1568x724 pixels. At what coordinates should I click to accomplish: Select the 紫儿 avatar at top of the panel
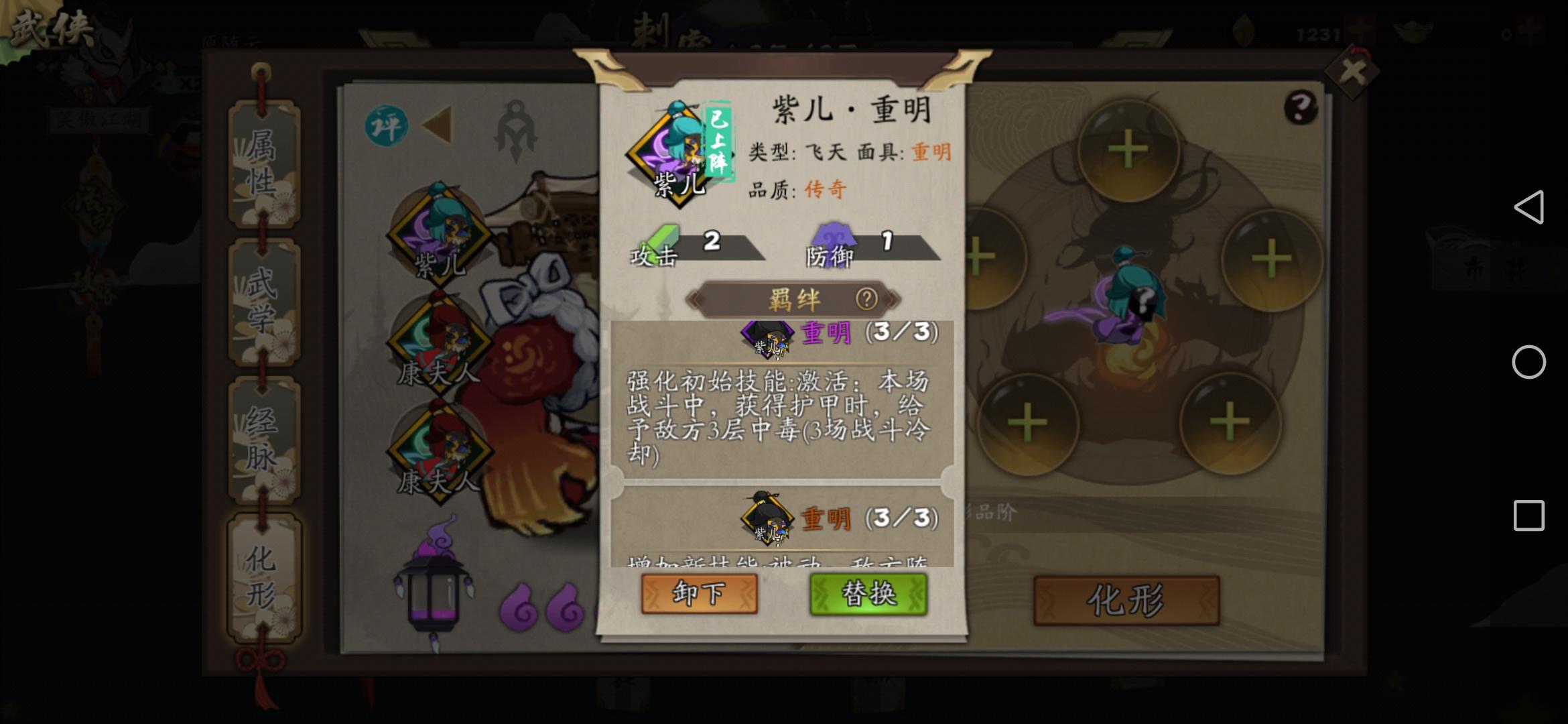click(670, 146)
